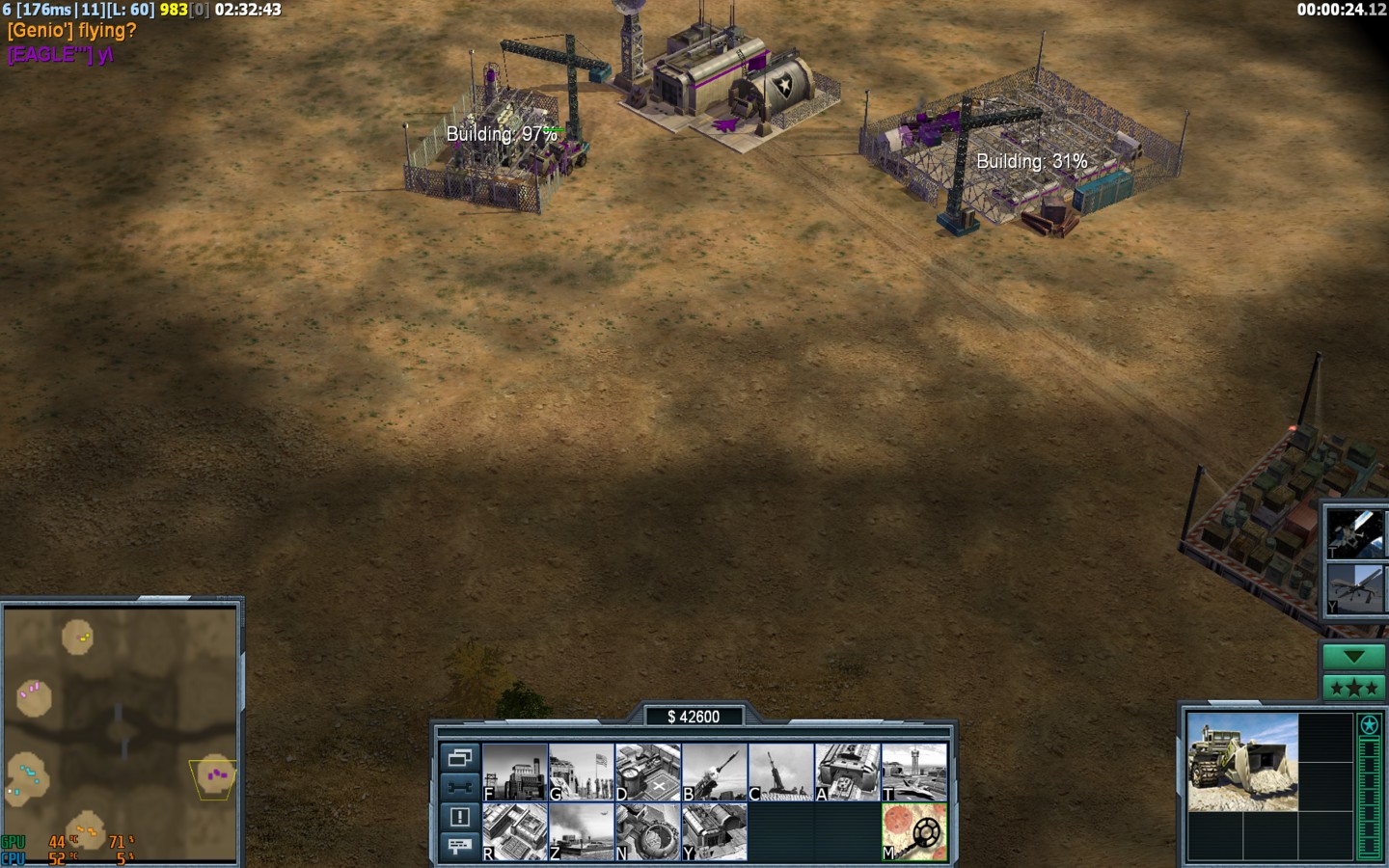Click the minimap to move the camera
Viewport: 1389px width, 868px height.
coord(121,733)
